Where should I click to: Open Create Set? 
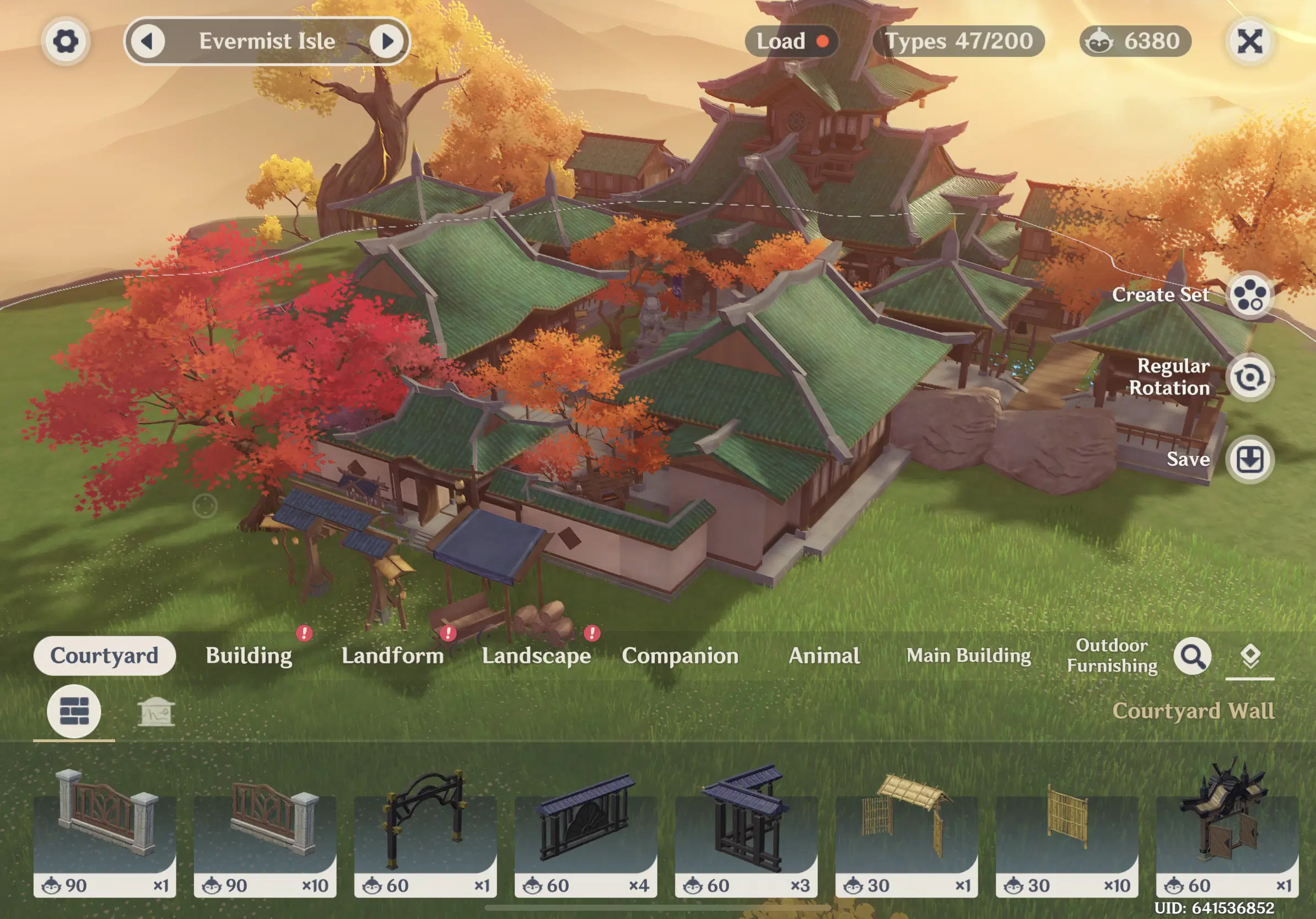1249,296
